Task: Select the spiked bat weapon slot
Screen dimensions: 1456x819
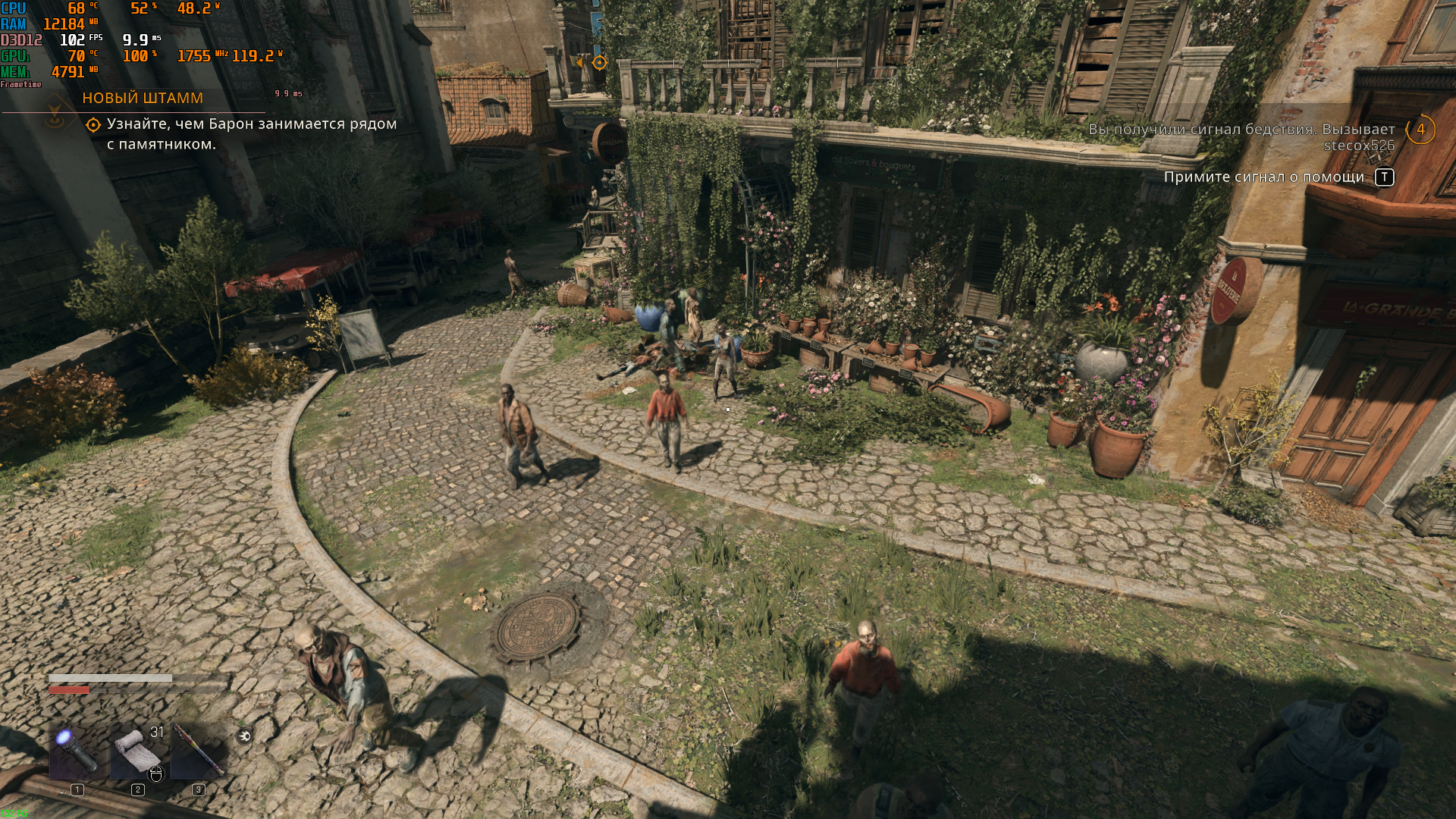Action: pos(198,750)
